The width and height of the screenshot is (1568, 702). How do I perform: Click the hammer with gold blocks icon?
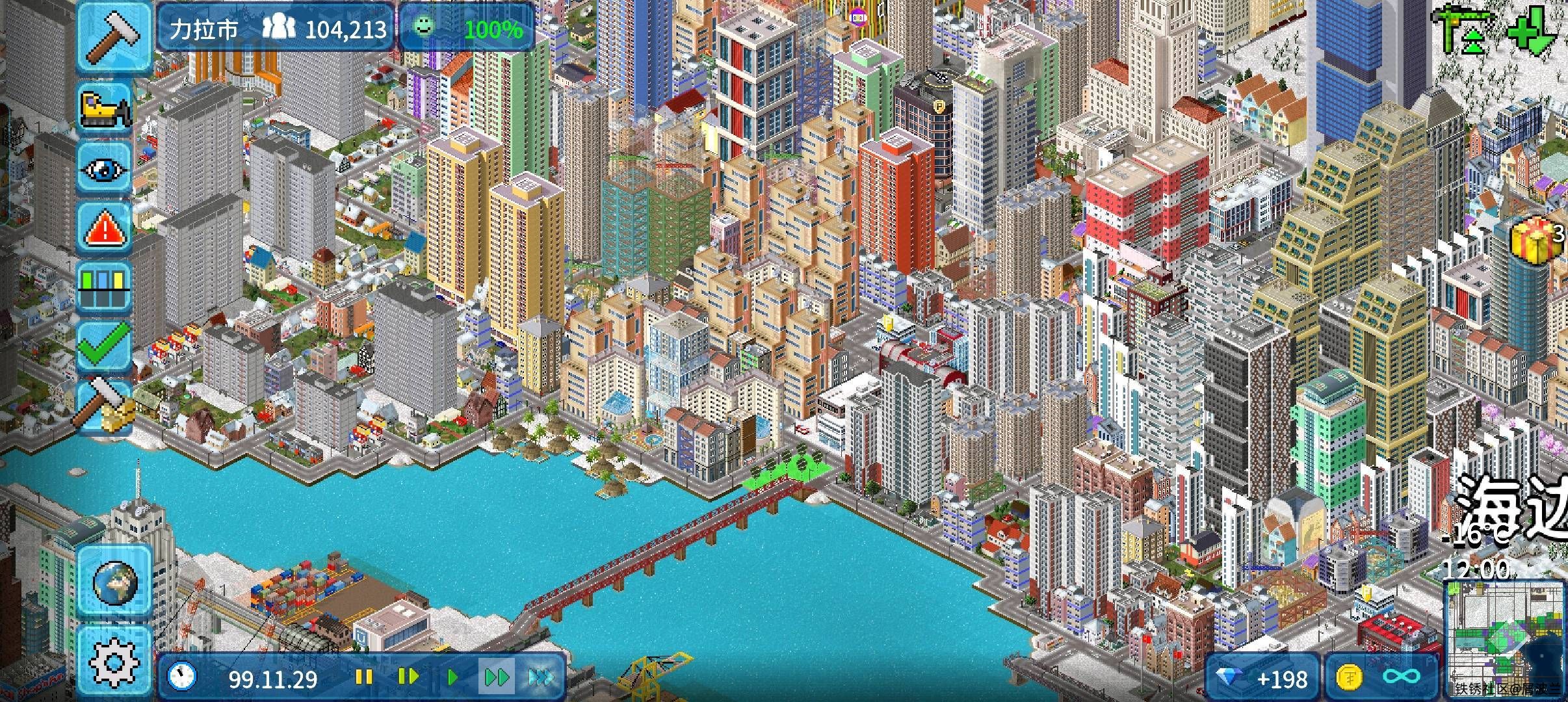pos(105,406)
